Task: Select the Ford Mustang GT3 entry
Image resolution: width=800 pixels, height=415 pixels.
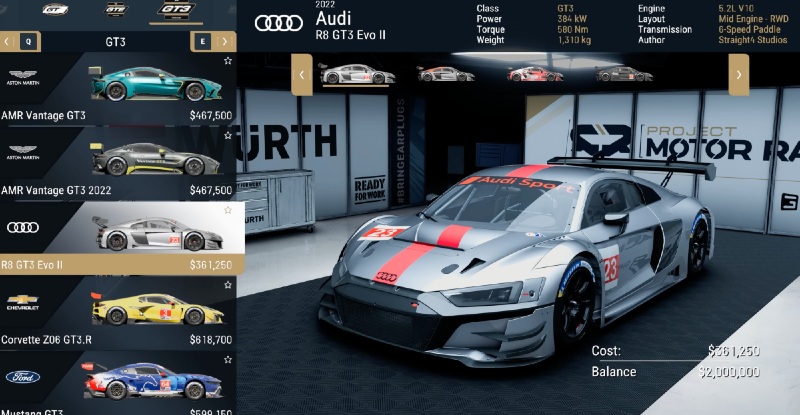Action: (x=118, y=385)
